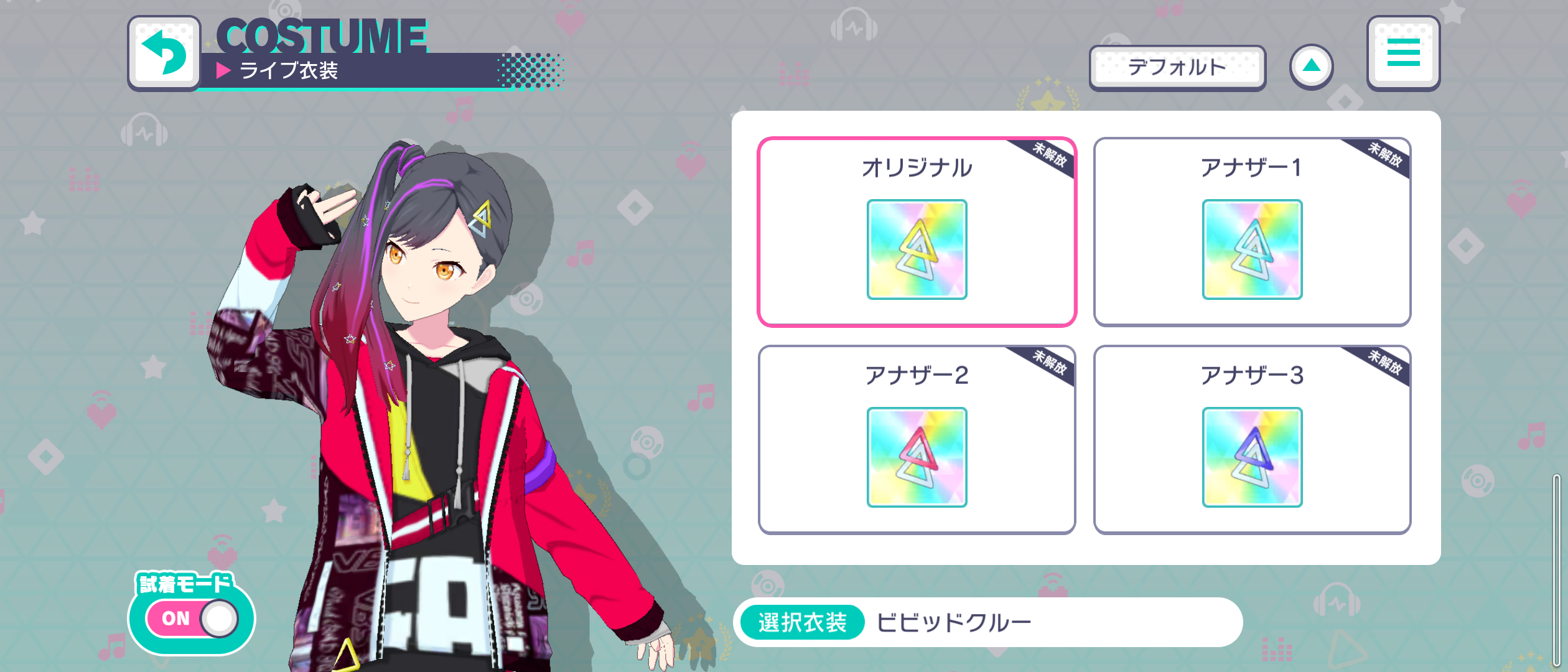Open the hamburger menu icon
Viewport: 1568px width, 672px height.
click(1404, 53)
